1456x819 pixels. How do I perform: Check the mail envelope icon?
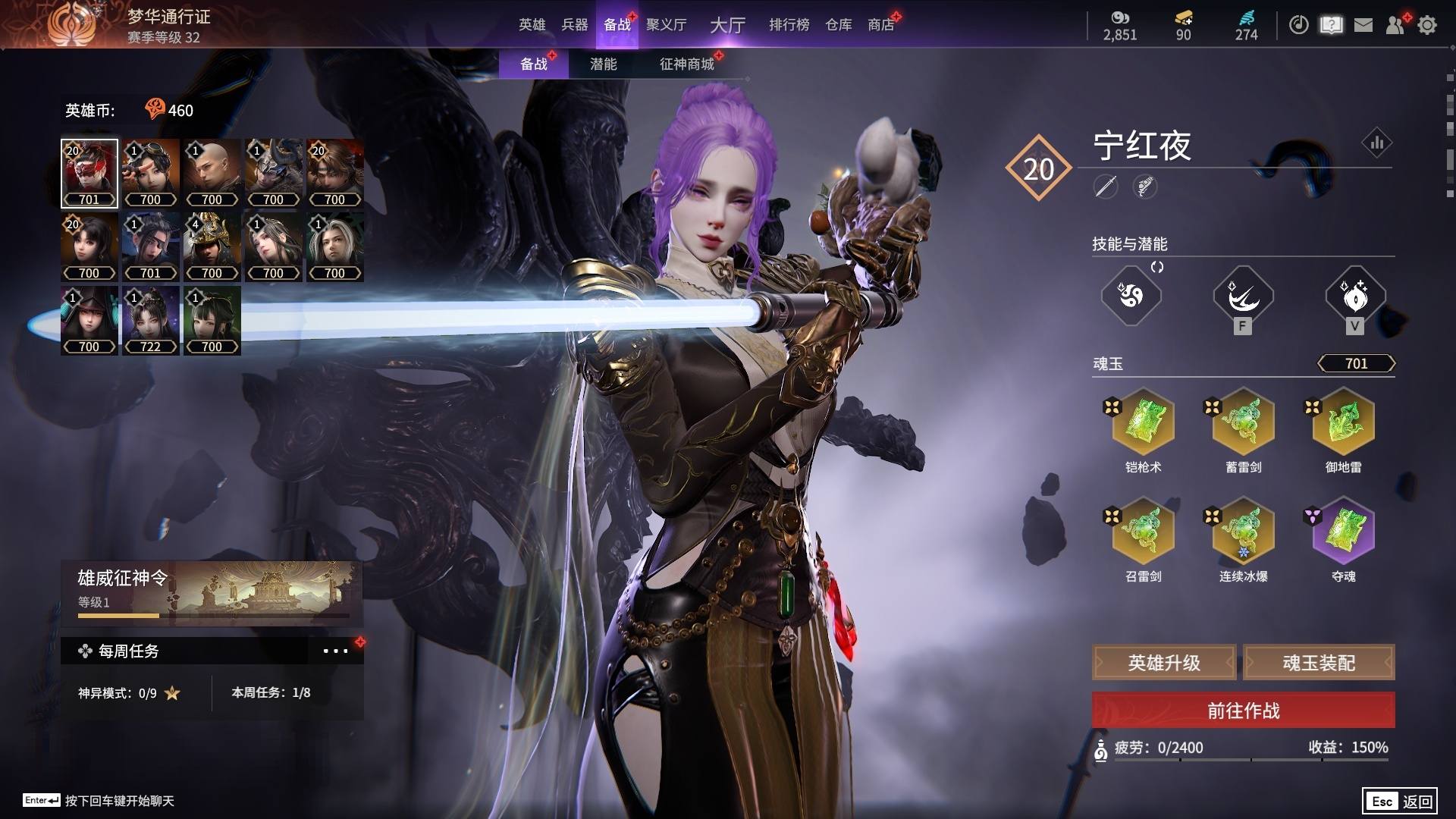tap(1363, 25)
